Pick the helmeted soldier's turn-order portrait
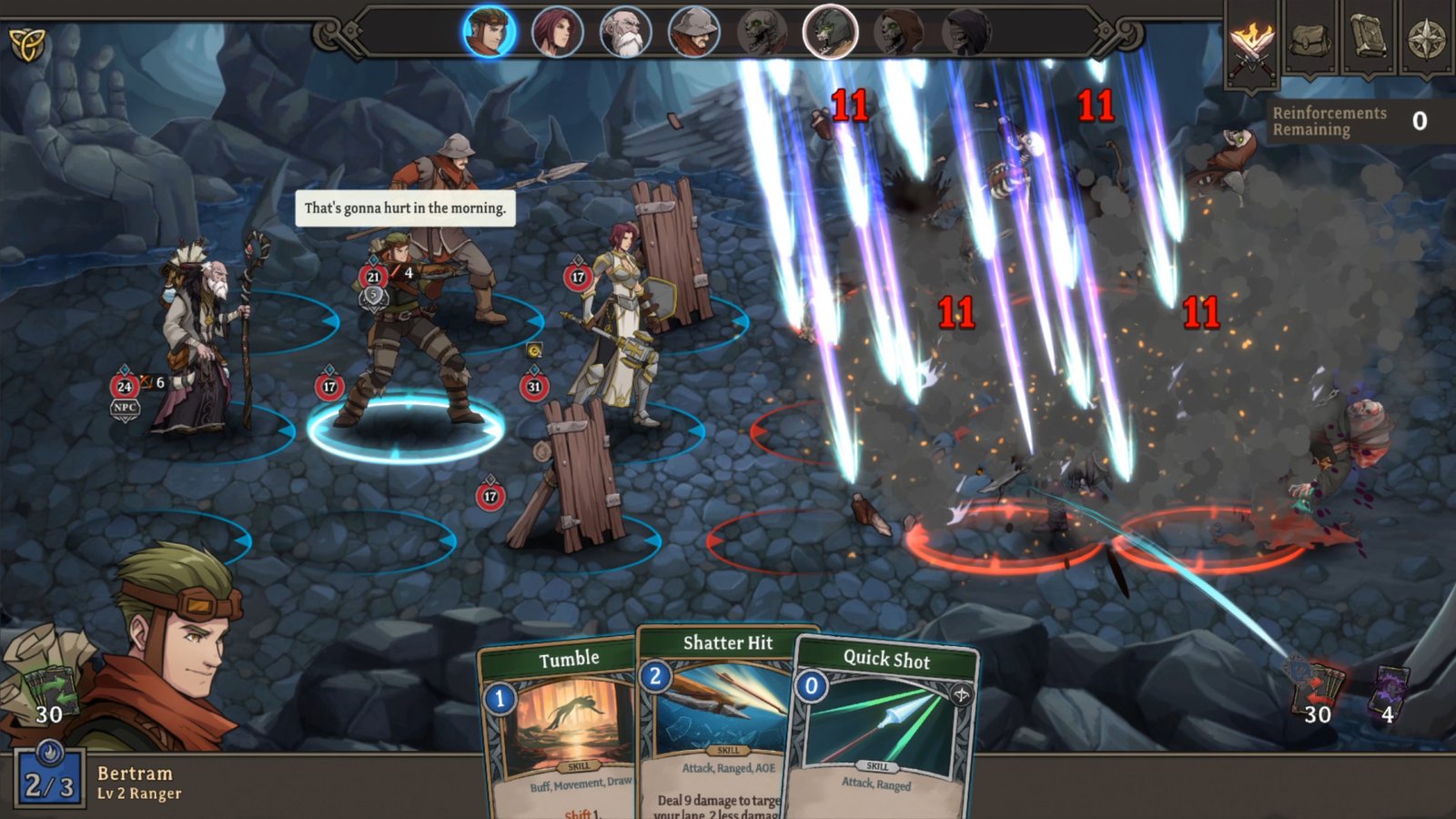The width and height of the screenshot is (1456, 819). 693,33
